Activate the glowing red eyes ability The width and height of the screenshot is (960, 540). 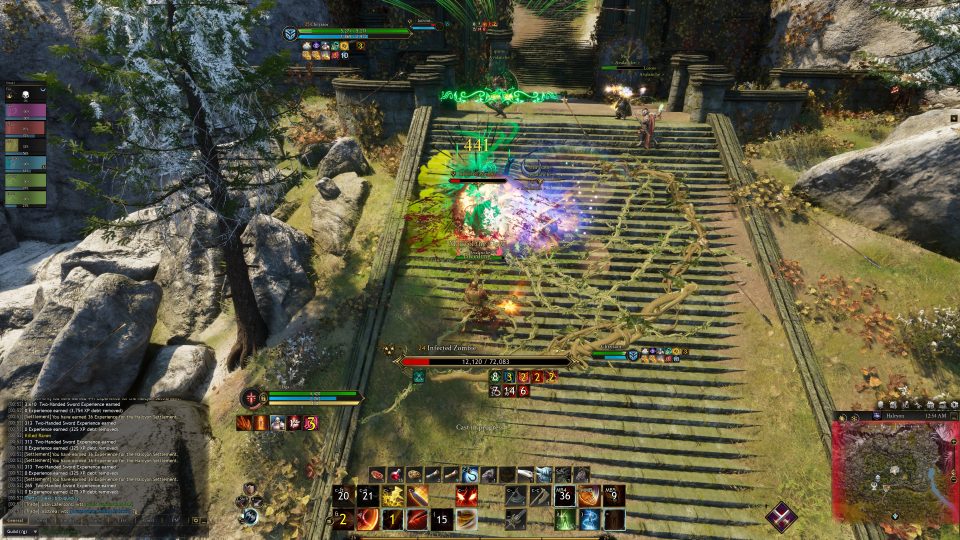pos(466,496)
